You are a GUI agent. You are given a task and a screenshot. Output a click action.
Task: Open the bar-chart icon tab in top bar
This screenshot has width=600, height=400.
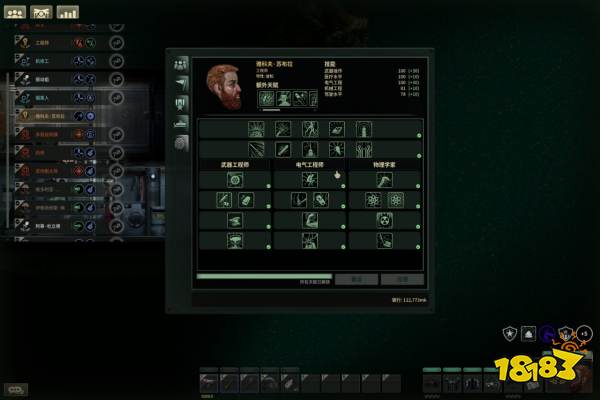pyautogui.click(x=68, y=13)
